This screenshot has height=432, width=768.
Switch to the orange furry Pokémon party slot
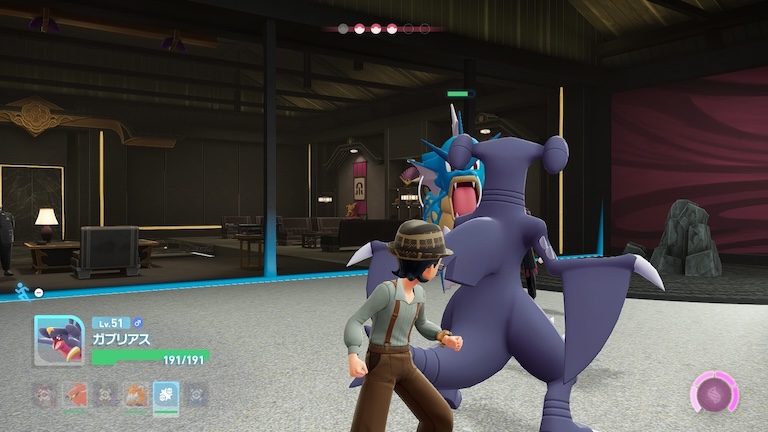[x=136, y=395]
